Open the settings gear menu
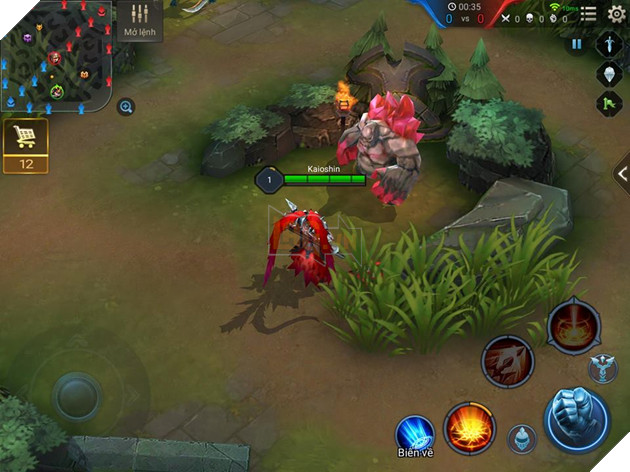Screen dimensions: 630x472 pos(617,13)
